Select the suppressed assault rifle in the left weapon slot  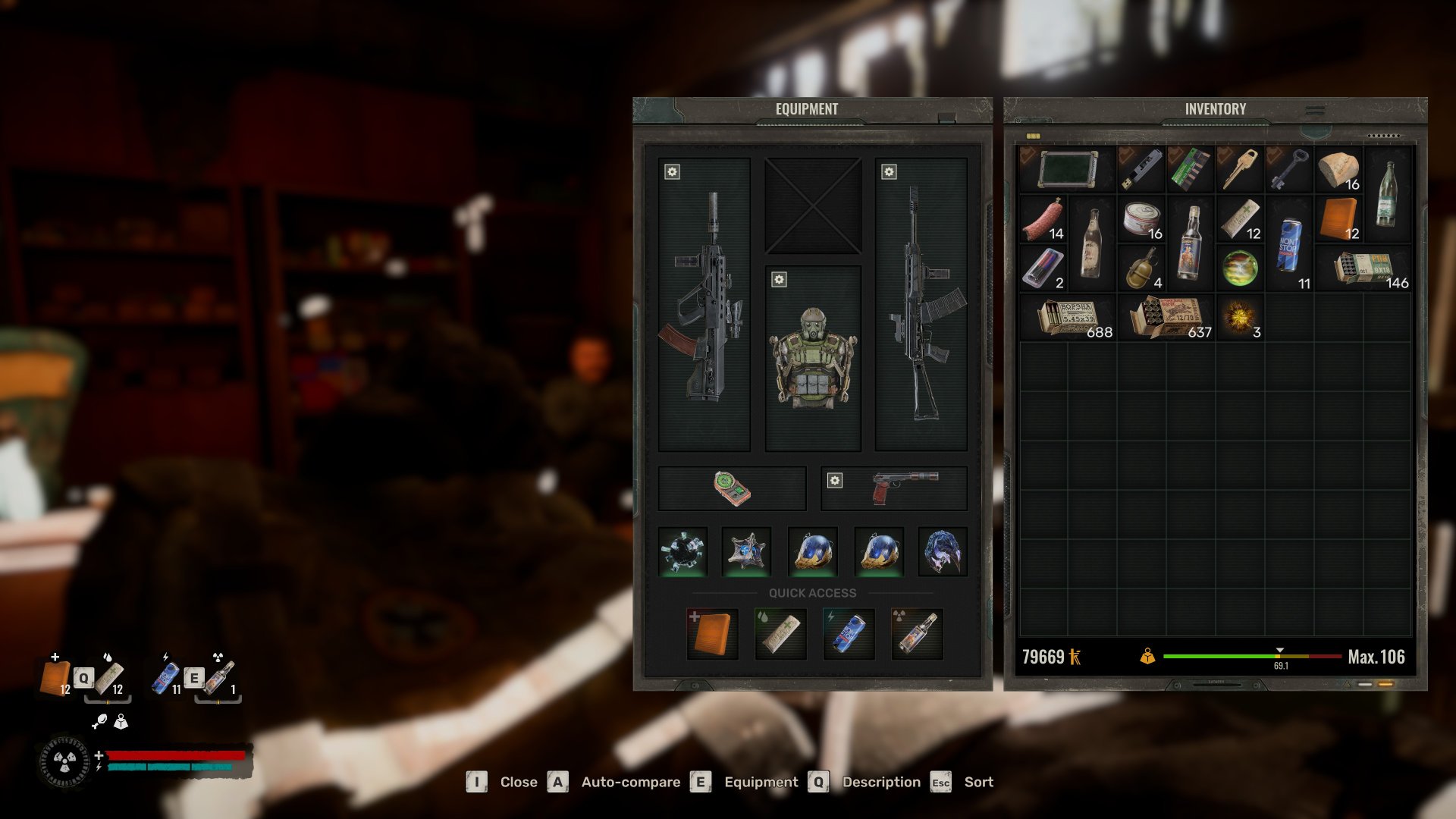[x=704, y=303]
